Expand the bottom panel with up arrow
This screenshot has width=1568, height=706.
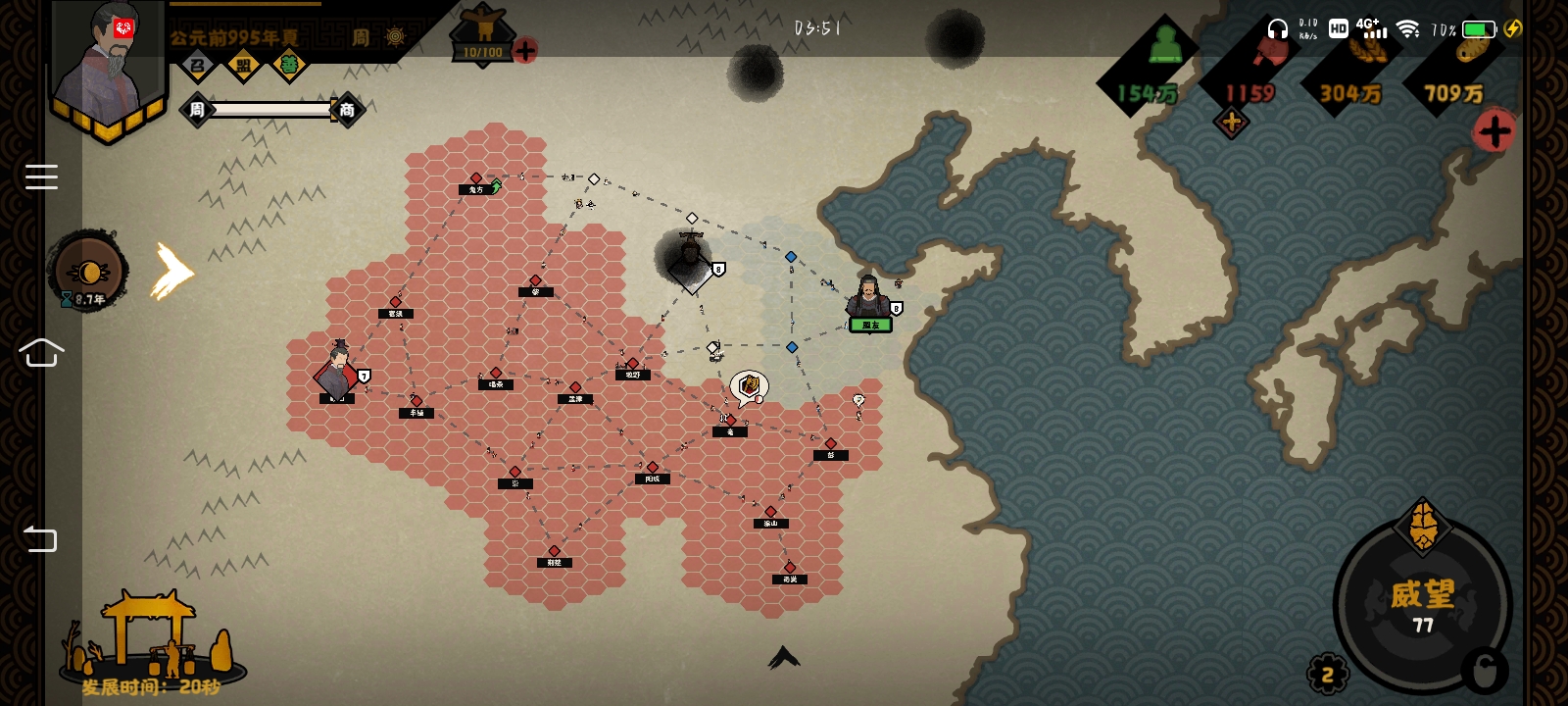tap(784, 657)
